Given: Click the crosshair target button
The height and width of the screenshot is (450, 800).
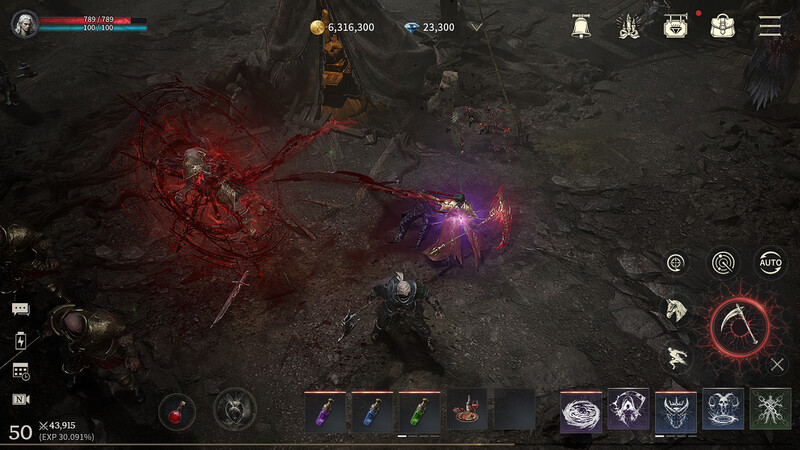Looking at the screenshot, I should (677, 263).
